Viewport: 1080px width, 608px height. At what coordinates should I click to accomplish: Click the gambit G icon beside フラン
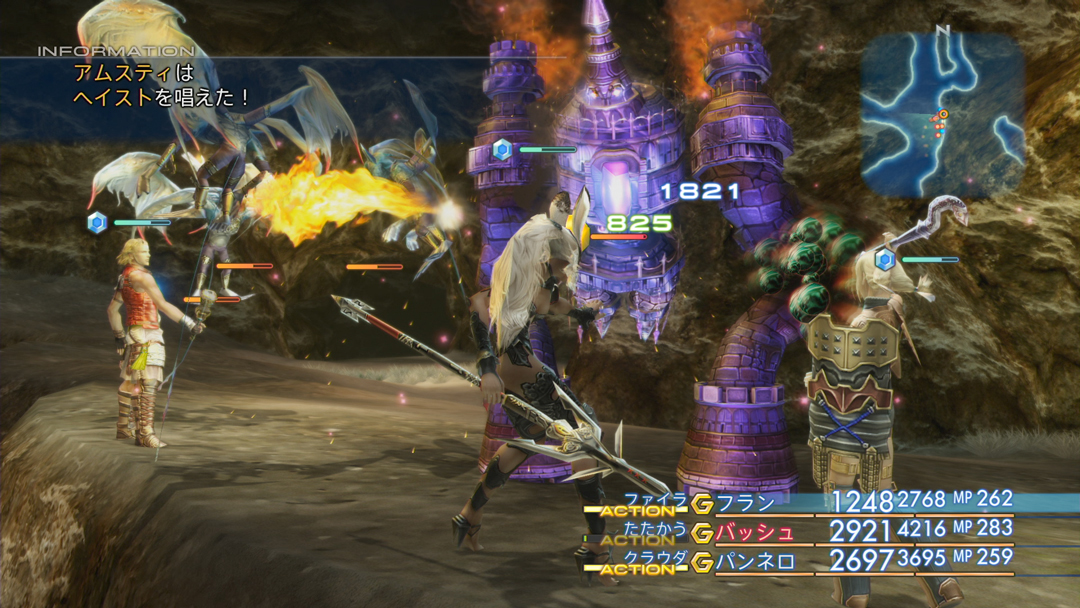pos(702,502)
